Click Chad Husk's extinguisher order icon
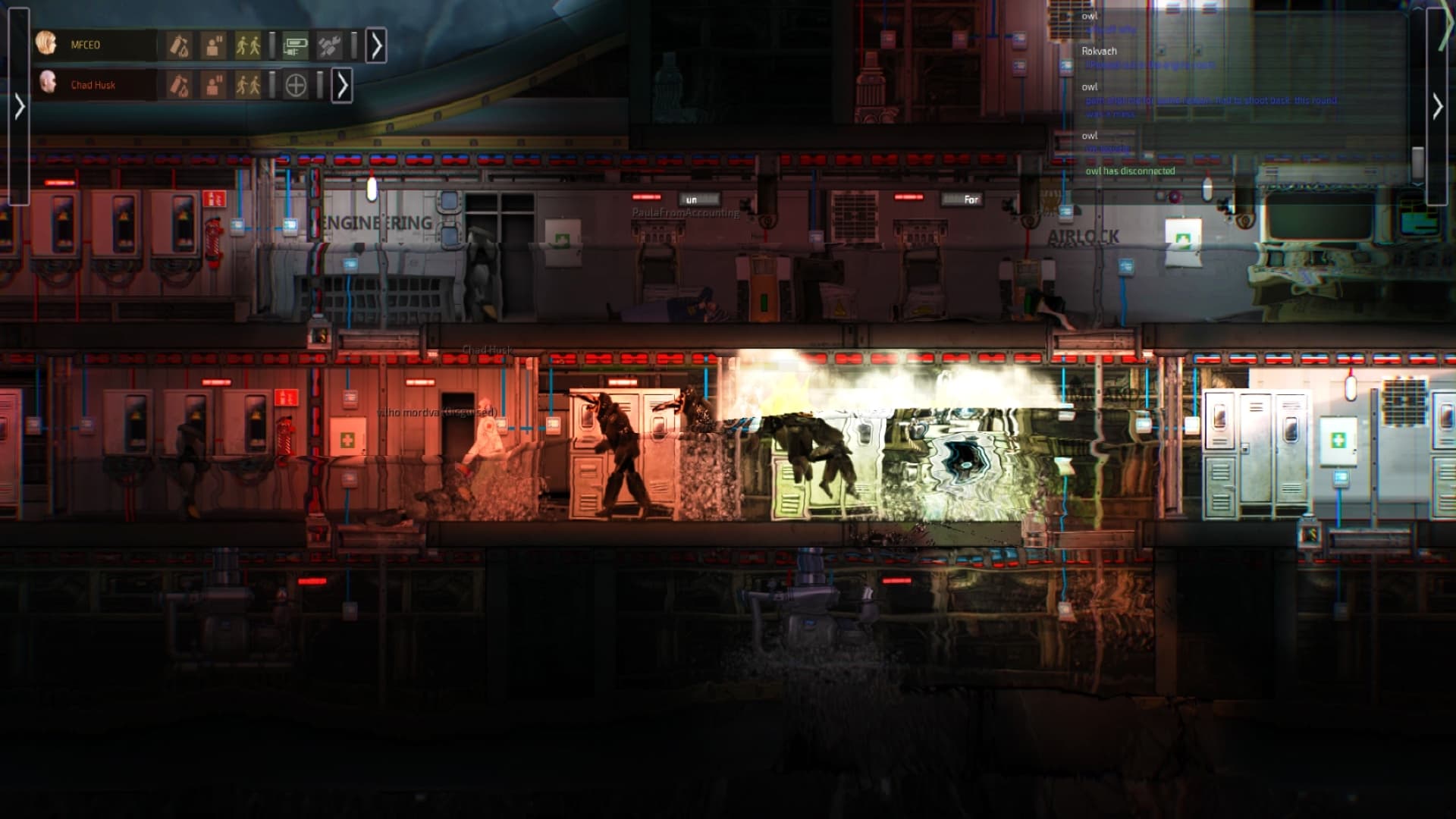The height and width of the screenshot is (819, 1456). click(x=180, y=84)
